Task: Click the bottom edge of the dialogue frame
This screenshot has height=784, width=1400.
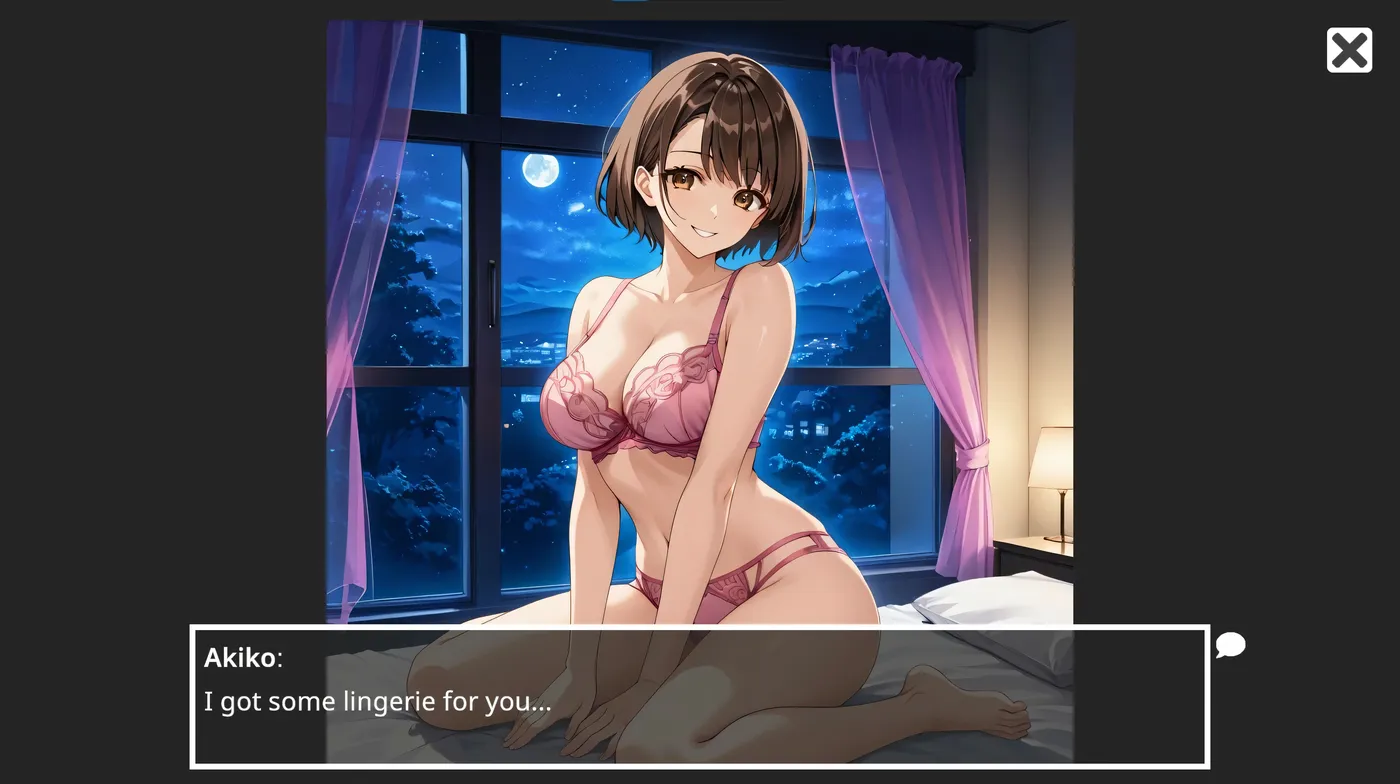Action: [700, 767]
